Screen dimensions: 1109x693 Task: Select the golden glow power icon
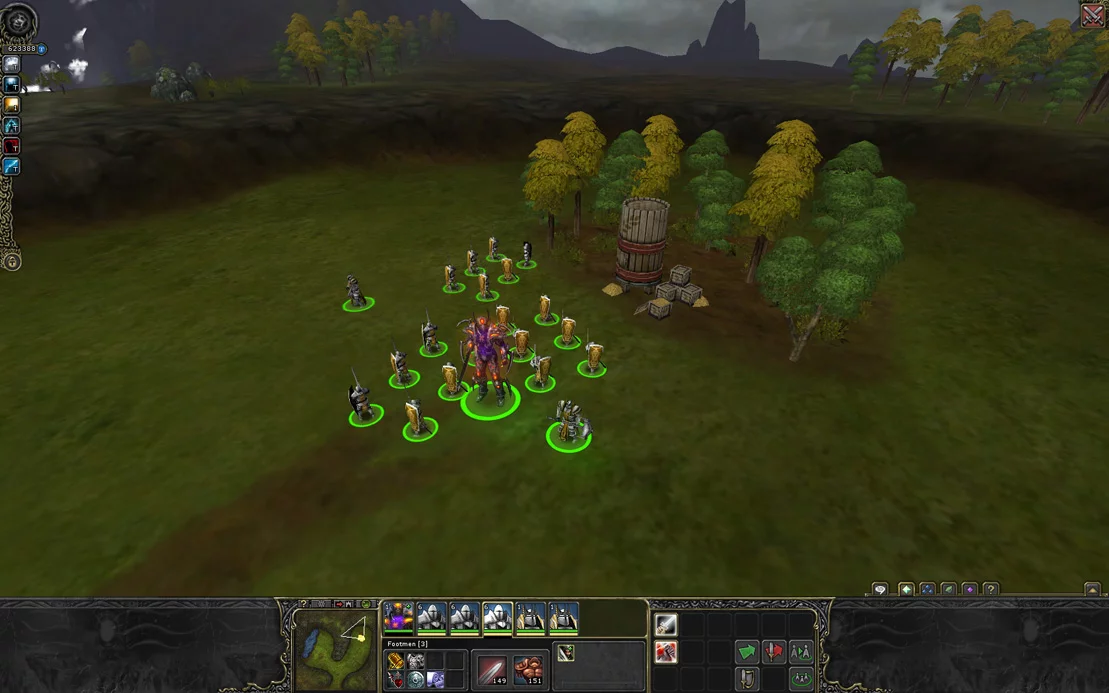pos(12,105)
